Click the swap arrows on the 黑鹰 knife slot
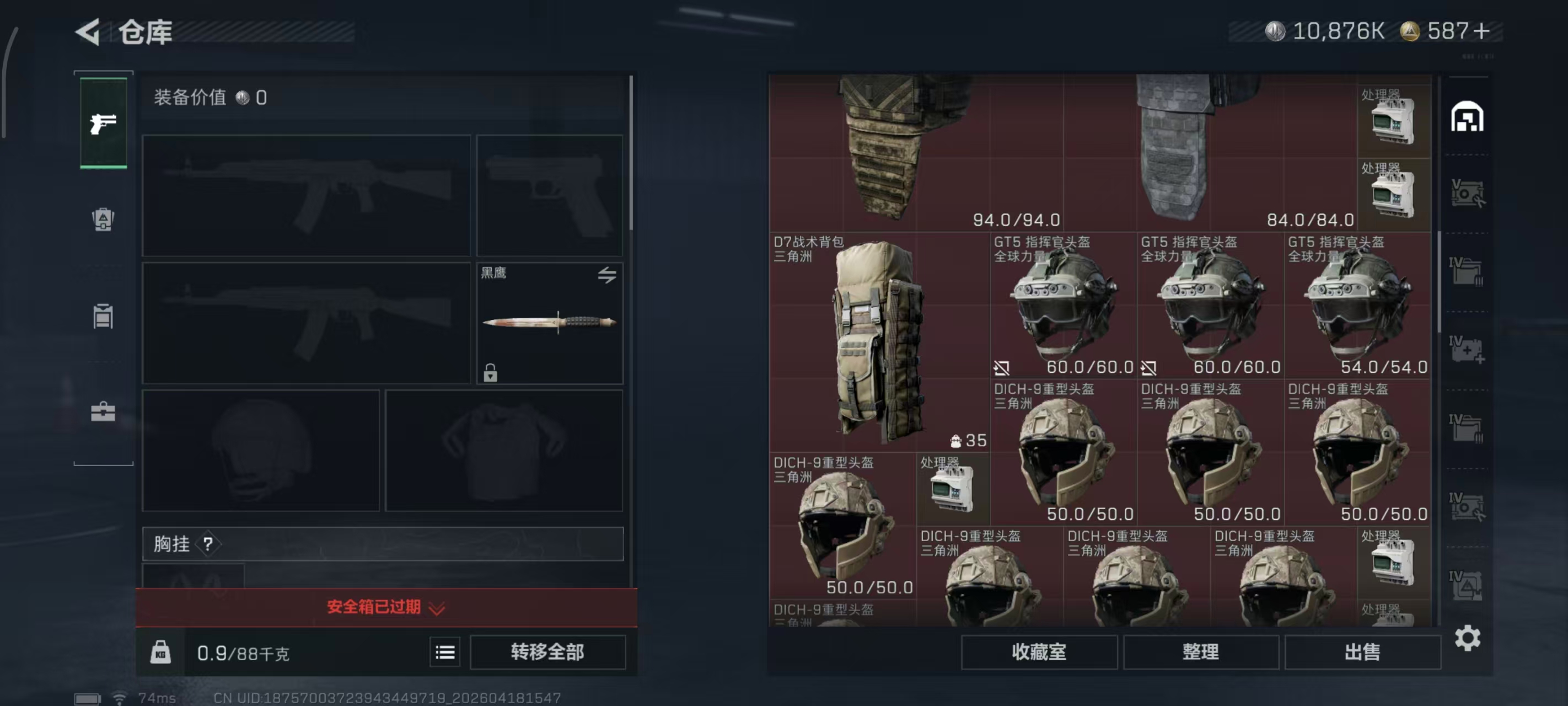Viewport: 1568px width, 706px height. [x=607, y=275]
